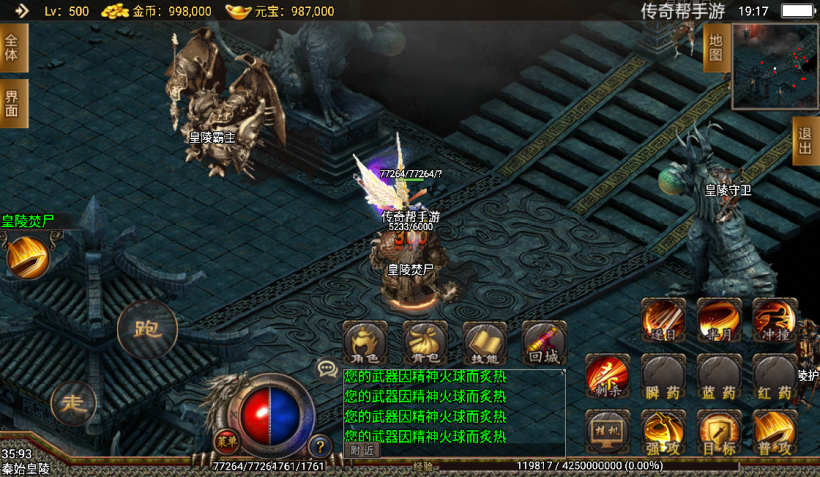Use the 蓝药 mana potion slot

point(719,376)
